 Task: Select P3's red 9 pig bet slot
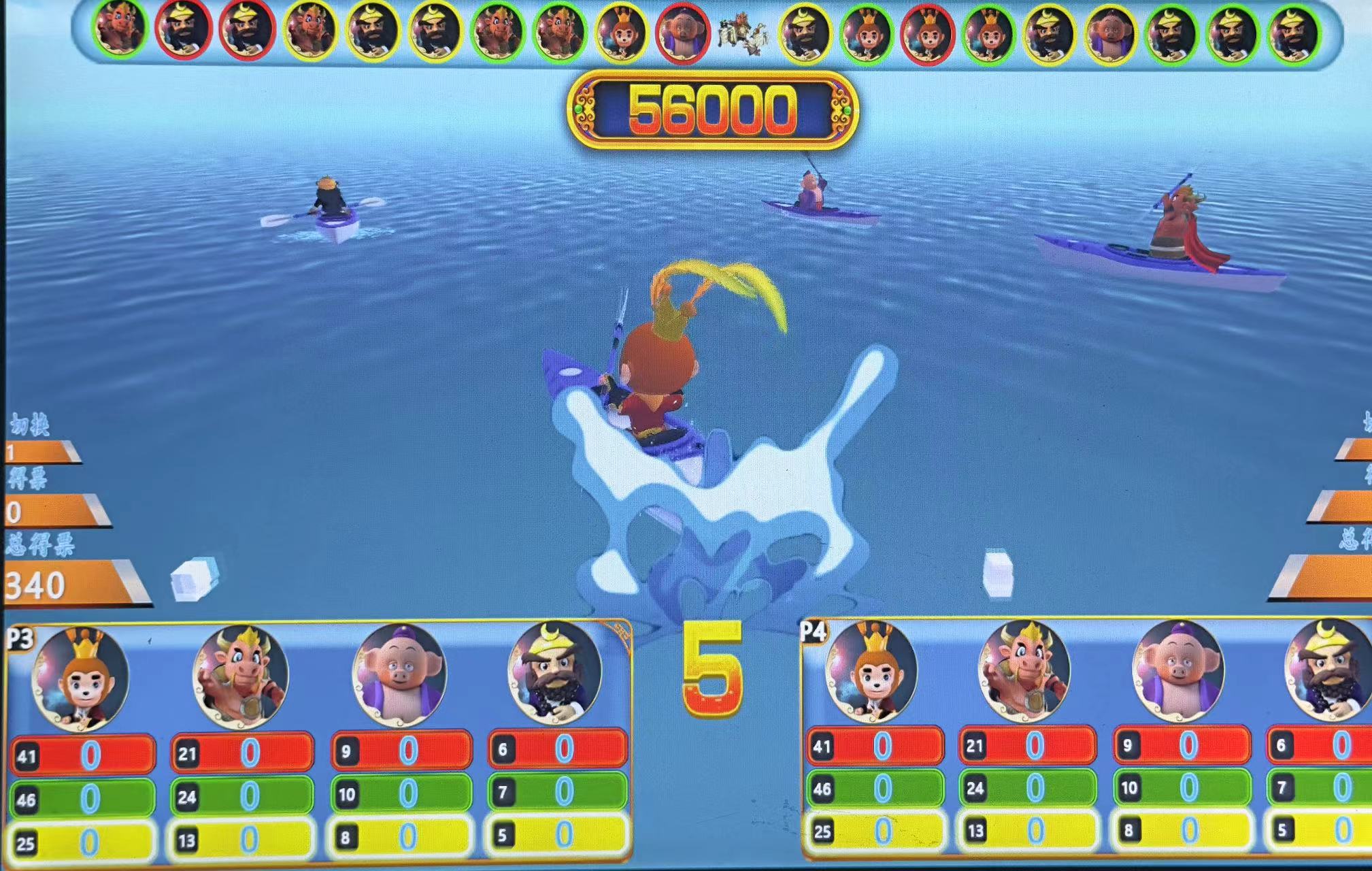click(x=401, y=750)
